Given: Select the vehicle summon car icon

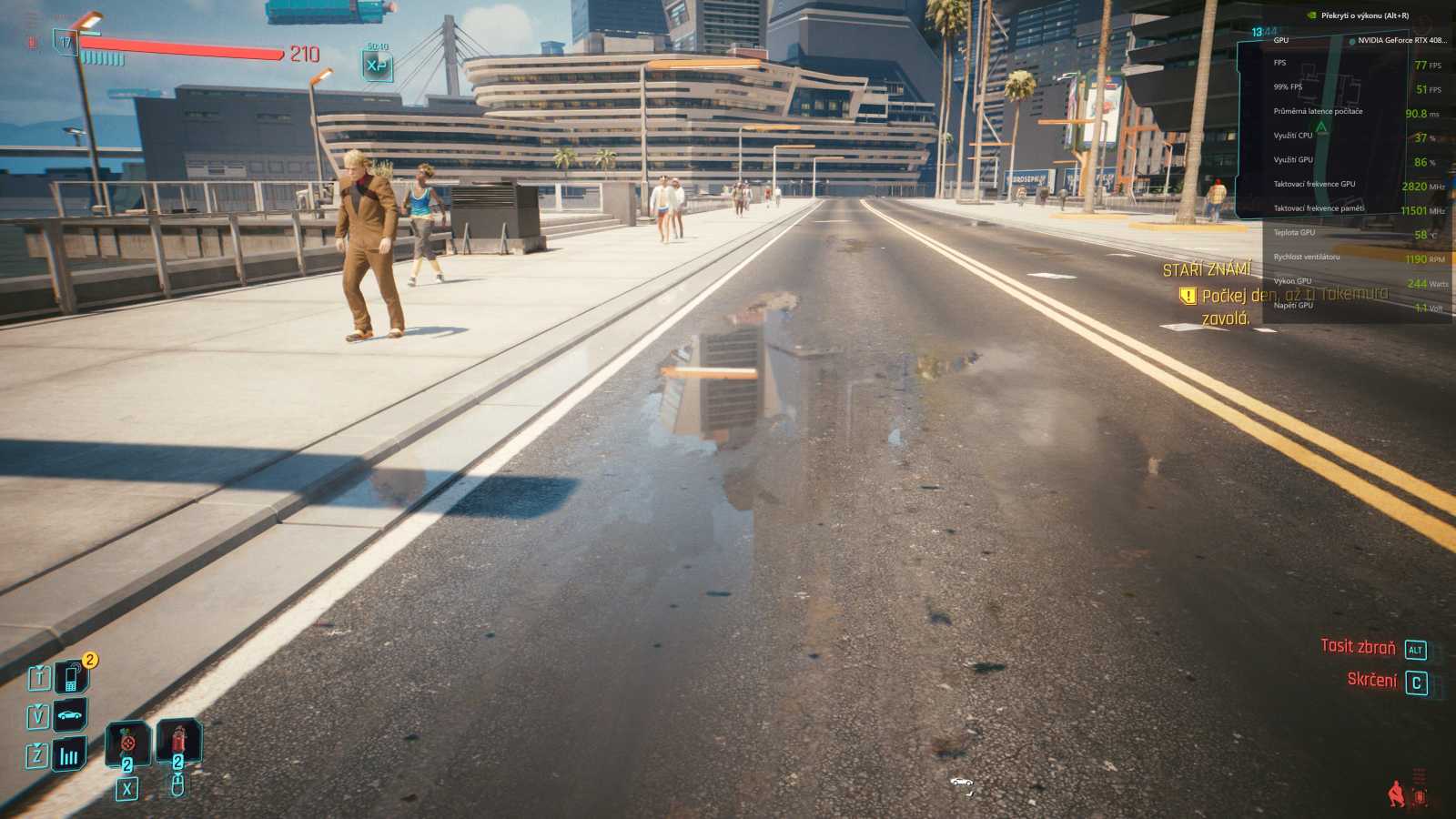Looking at the screenshot, I should 69,715.
